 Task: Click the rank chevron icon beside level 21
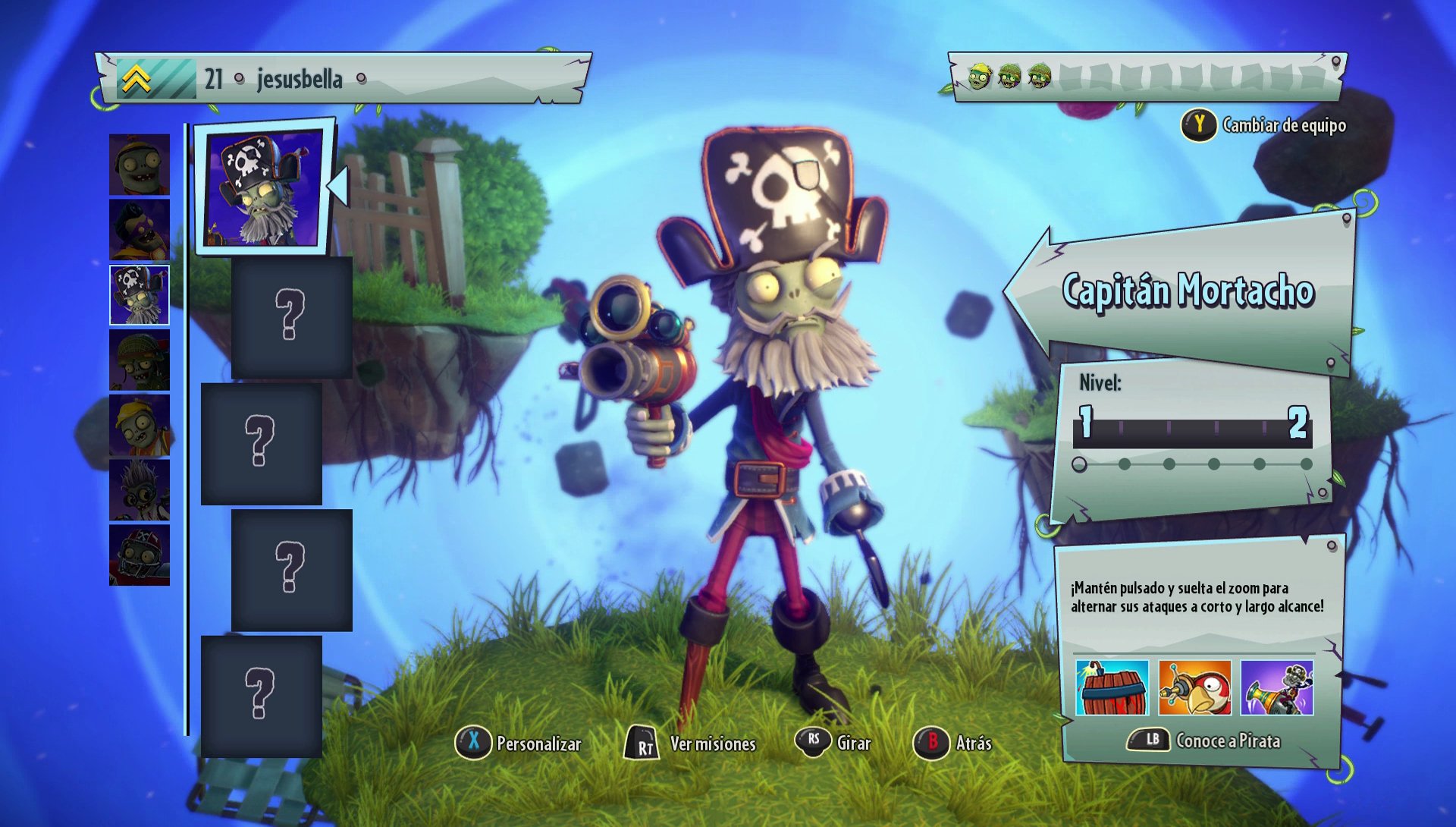(139, 76)
